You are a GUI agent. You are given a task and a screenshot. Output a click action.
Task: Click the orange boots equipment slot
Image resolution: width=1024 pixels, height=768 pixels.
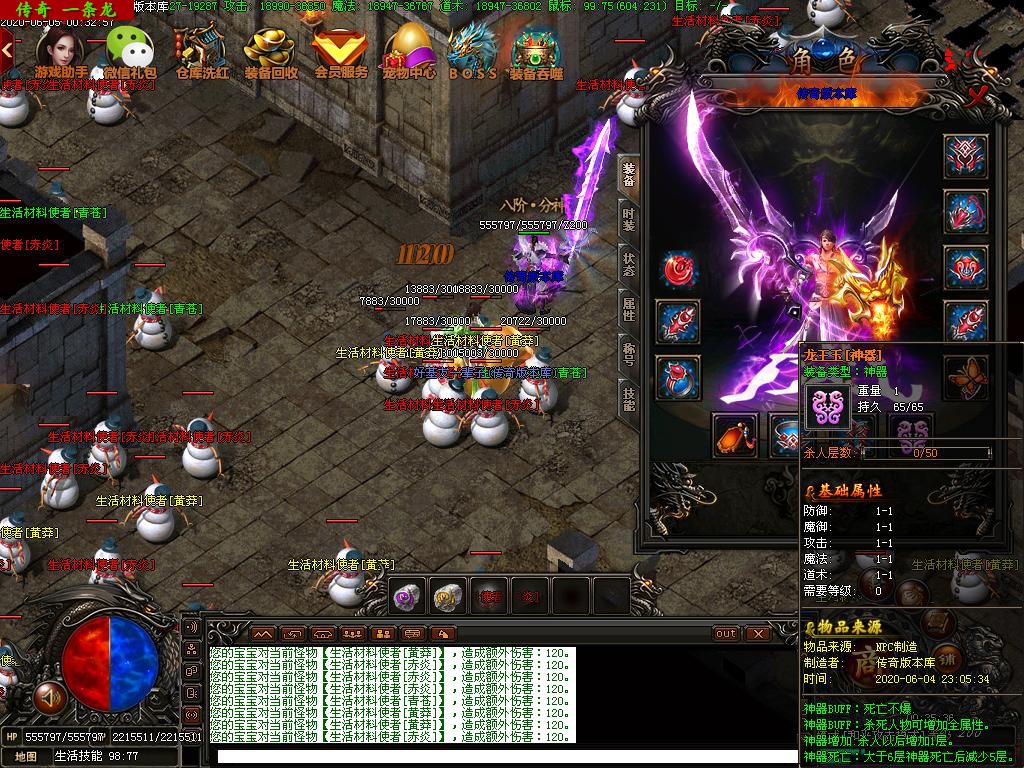coord(735,435)
